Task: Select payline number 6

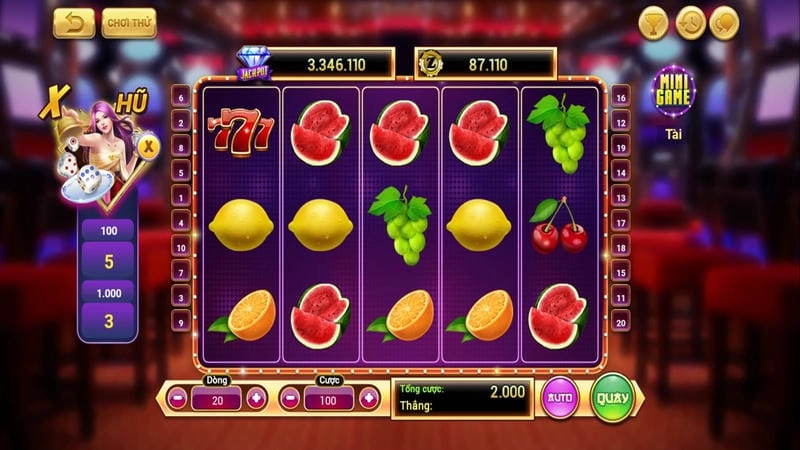Action: [x=181, y=98]
